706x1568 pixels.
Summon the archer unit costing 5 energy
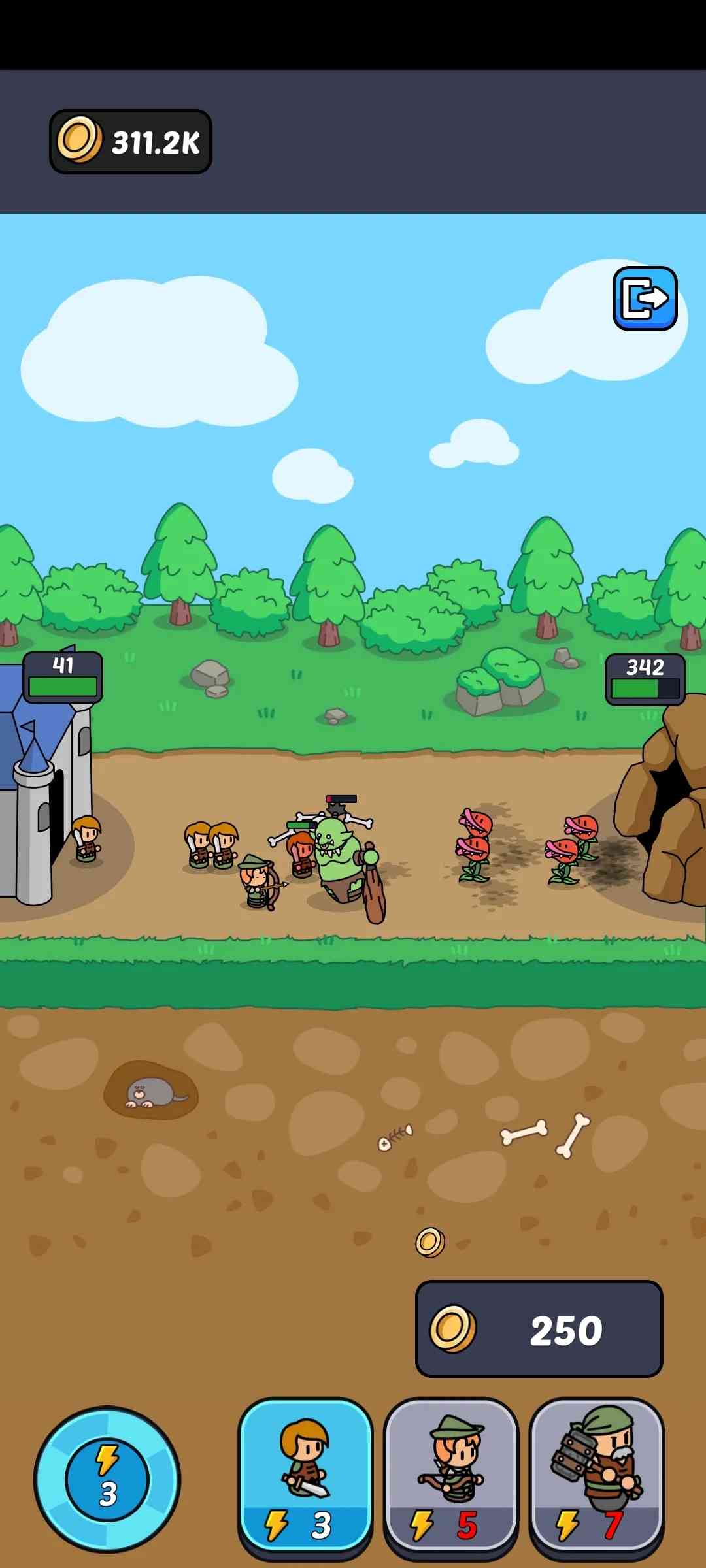click(451, 1475)
